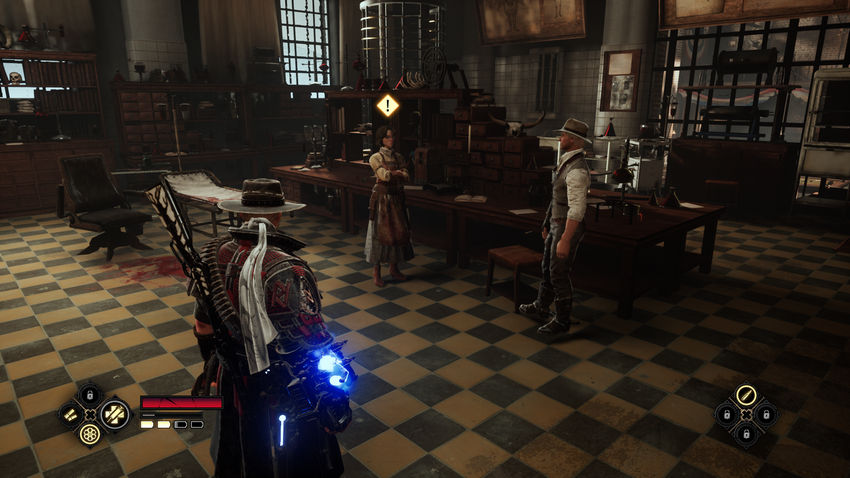Viewport: 850px width, 478px height.
Task: Click the glowing exclamation objective marker
Action: [387, 105]
